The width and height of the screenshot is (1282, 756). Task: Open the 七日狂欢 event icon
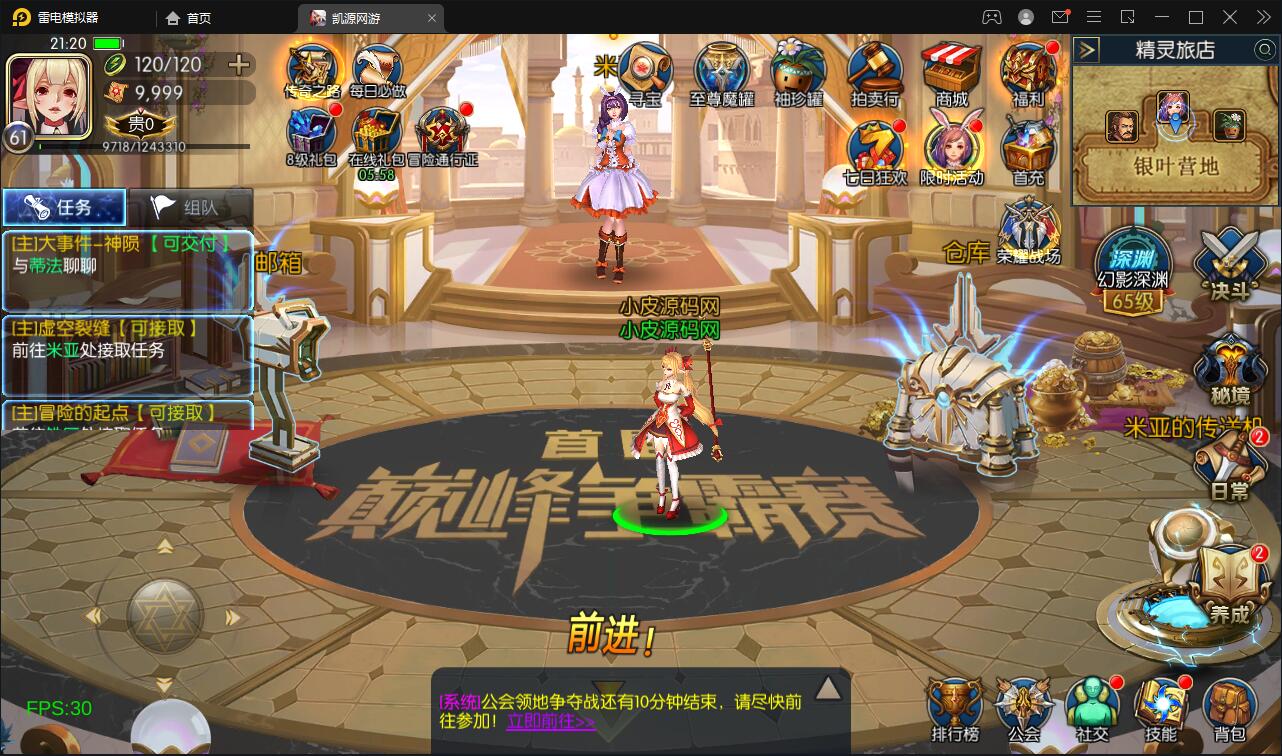coord(874,143)
